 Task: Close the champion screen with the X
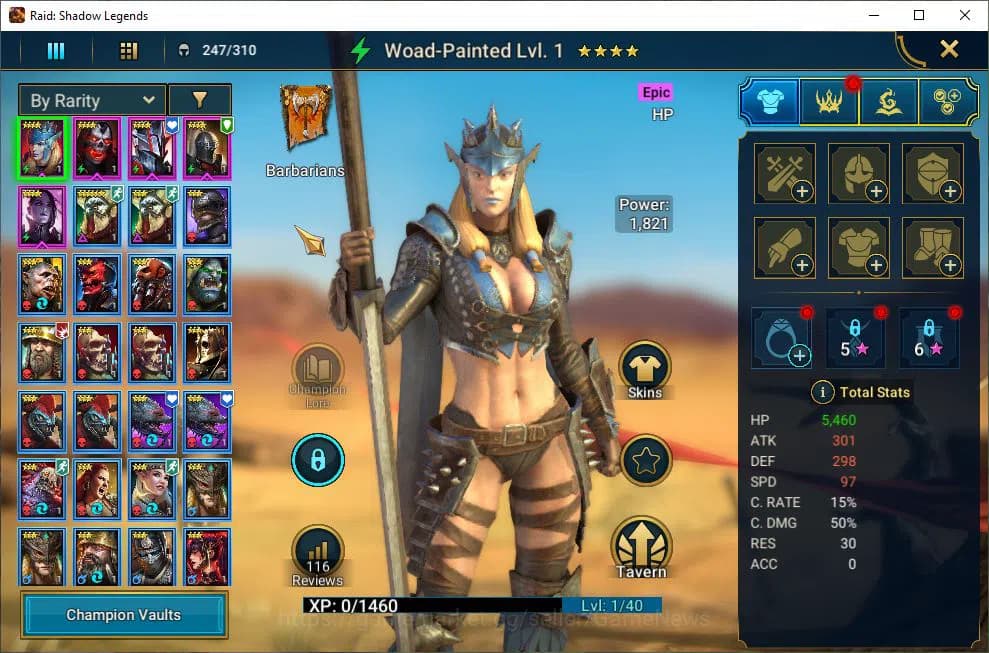(x=949, y=49)
